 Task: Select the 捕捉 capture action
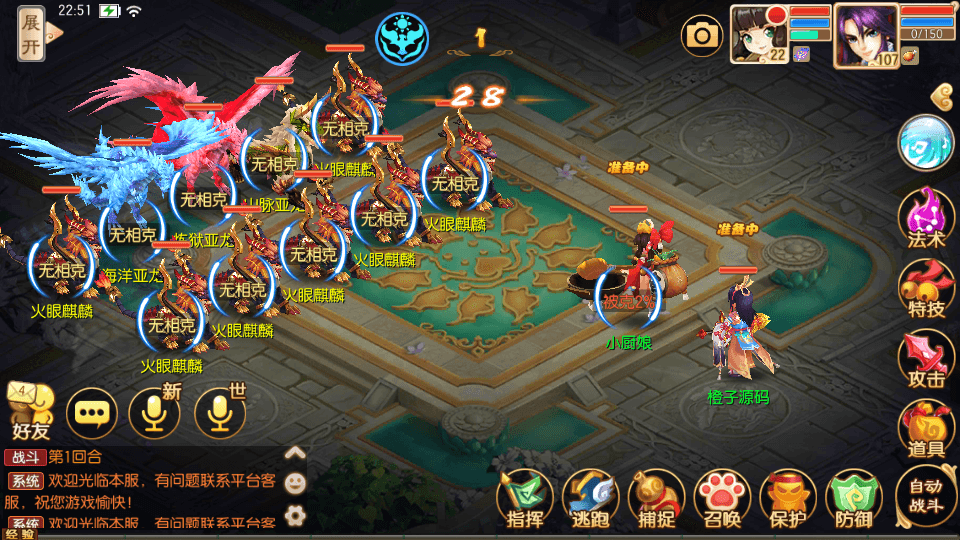click(x=657, y=497)
